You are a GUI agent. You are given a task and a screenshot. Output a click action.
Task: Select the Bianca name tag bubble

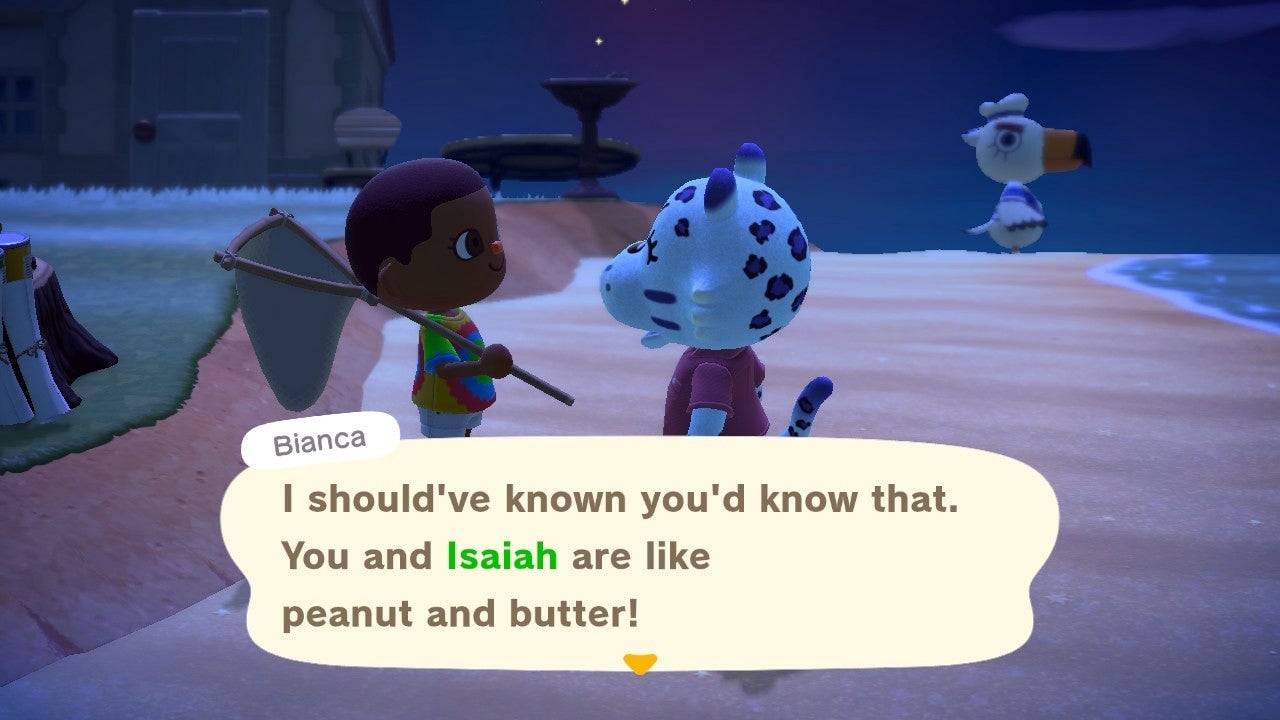(x=318, y=439)
